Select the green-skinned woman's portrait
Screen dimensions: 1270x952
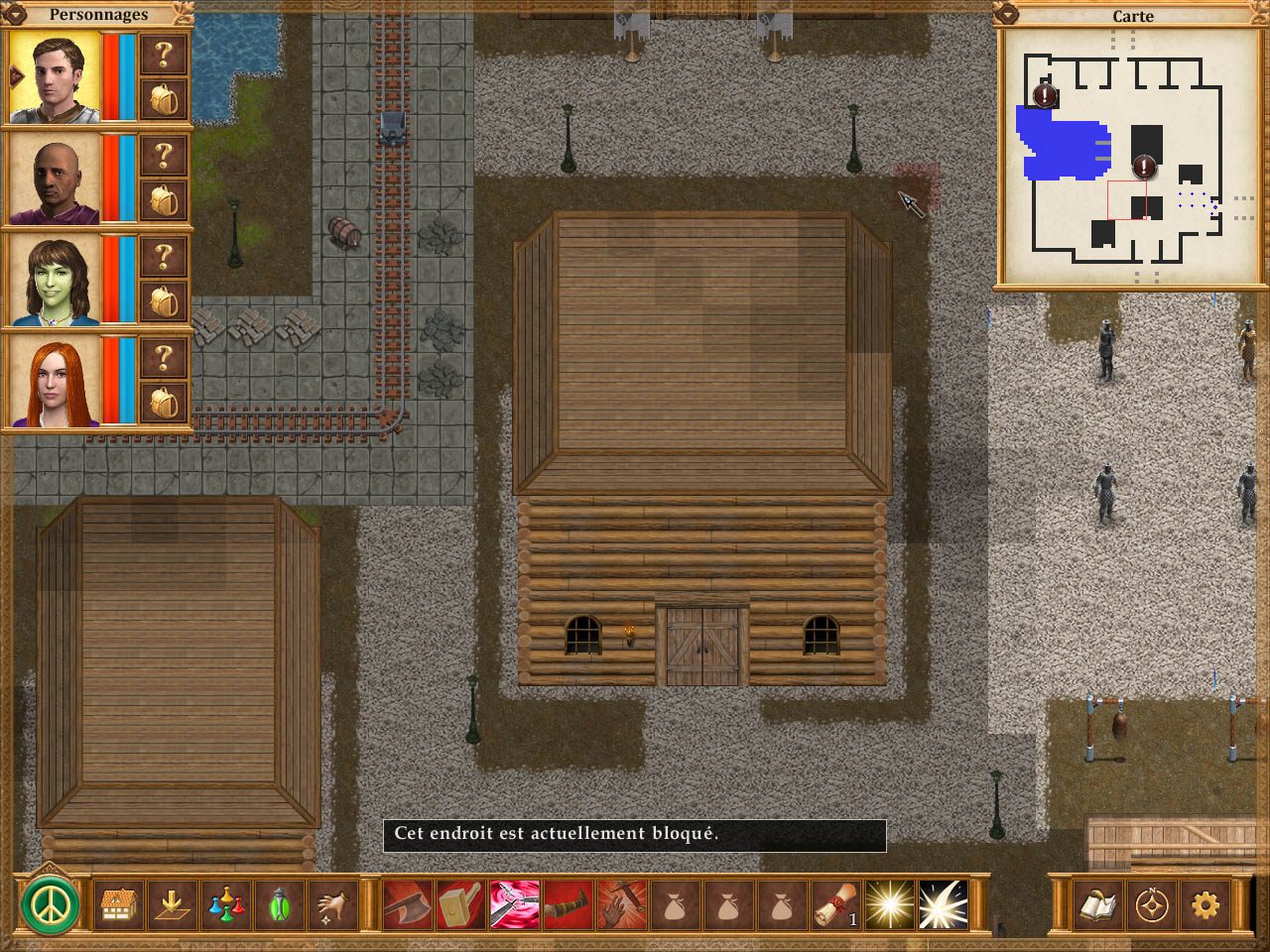[x=55, y=281]
